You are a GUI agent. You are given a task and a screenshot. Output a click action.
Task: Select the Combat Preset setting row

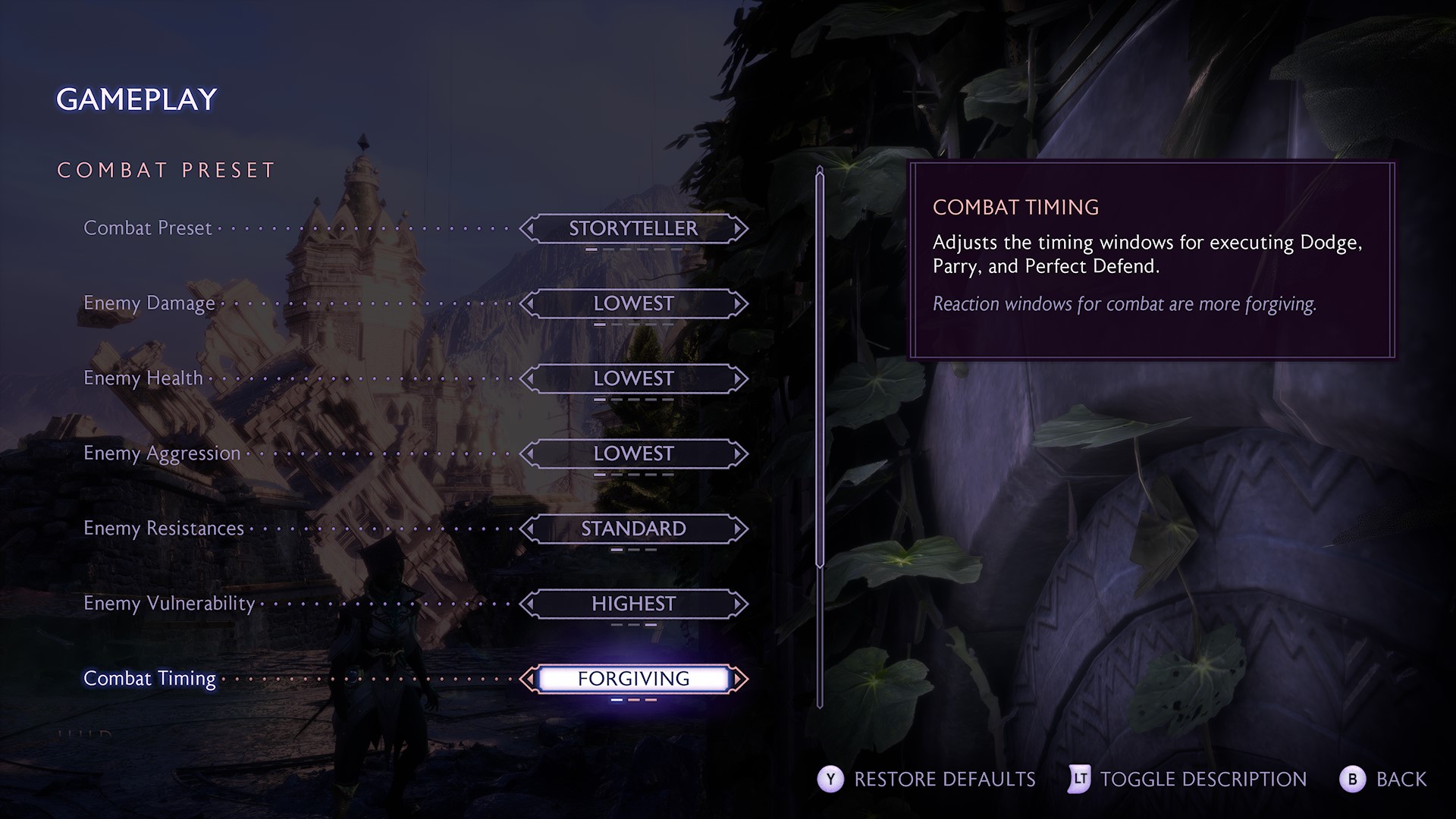click(148, 228)
